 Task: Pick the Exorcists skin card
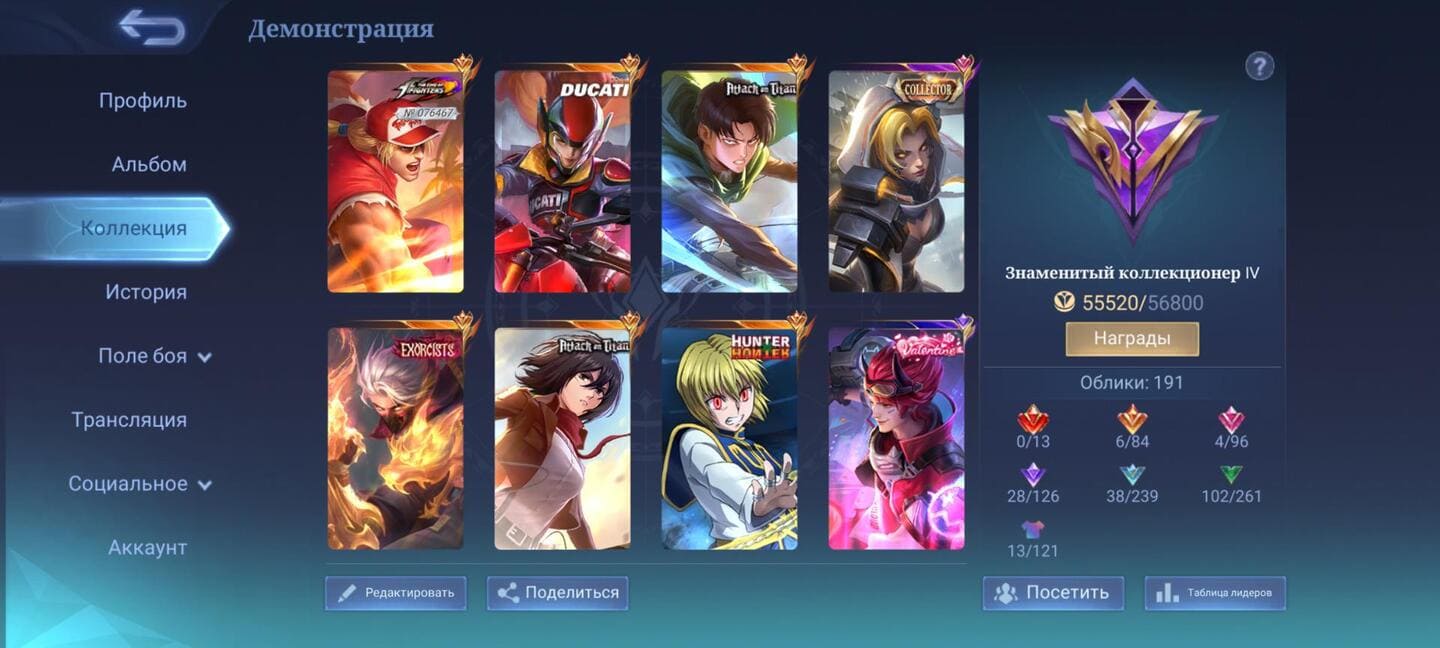(396, 438)
